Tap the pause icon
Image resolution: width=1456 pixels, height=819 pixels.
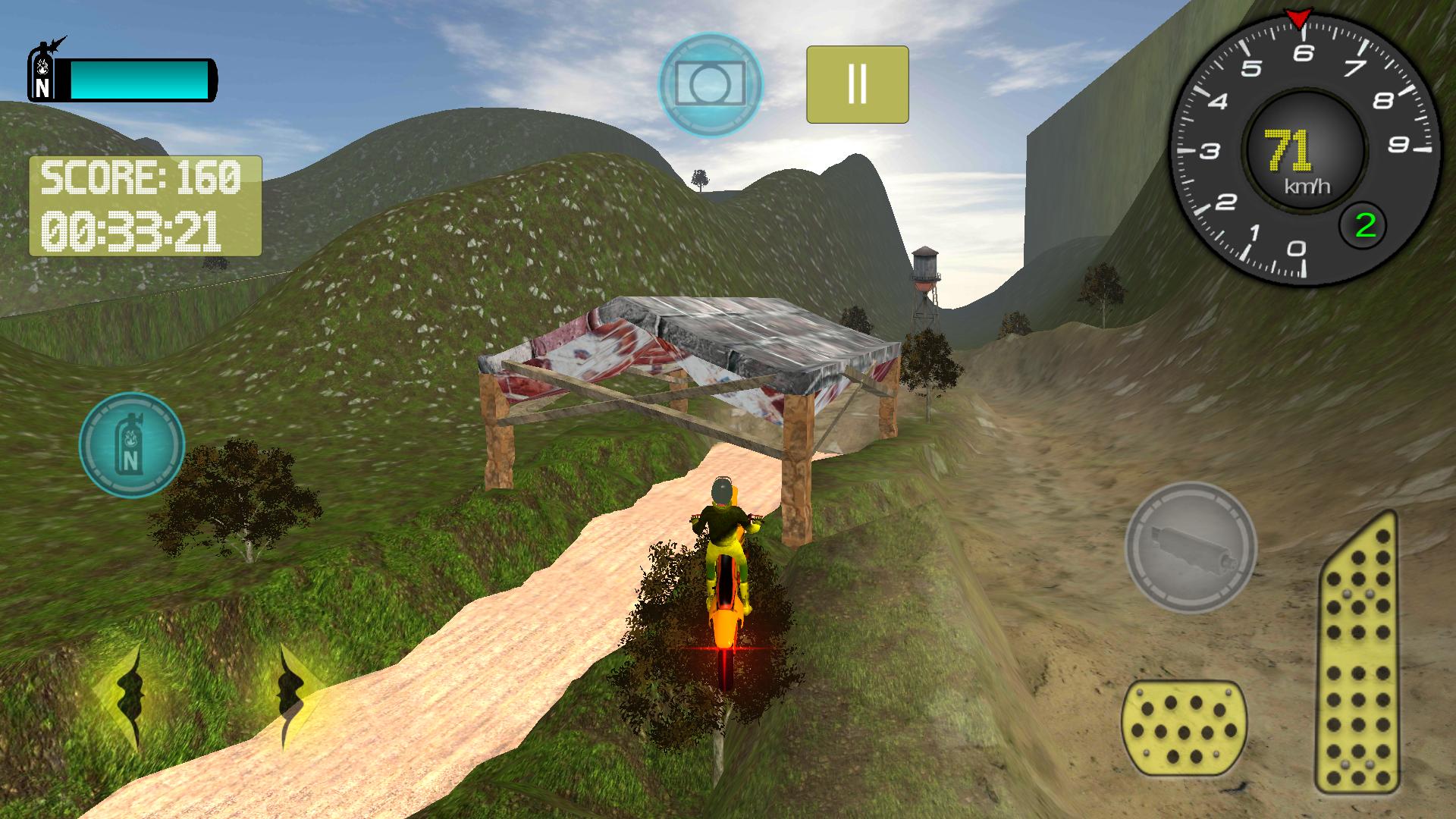pyautogui.click(x=857, y=83)
